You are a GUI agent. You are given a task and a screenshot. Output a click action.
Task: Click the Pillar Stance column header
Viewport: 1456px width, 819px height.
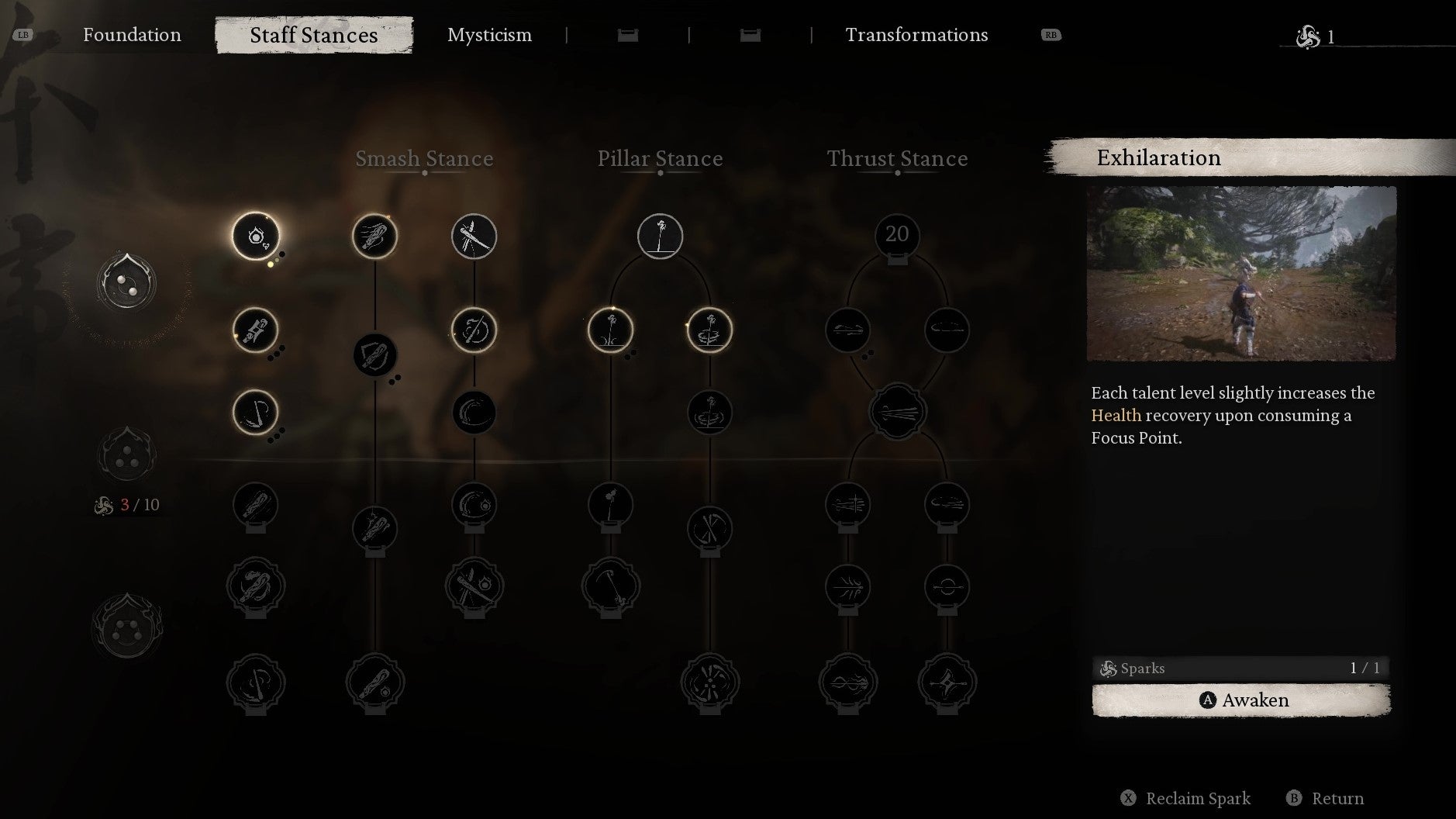click(x=660, y=158)
